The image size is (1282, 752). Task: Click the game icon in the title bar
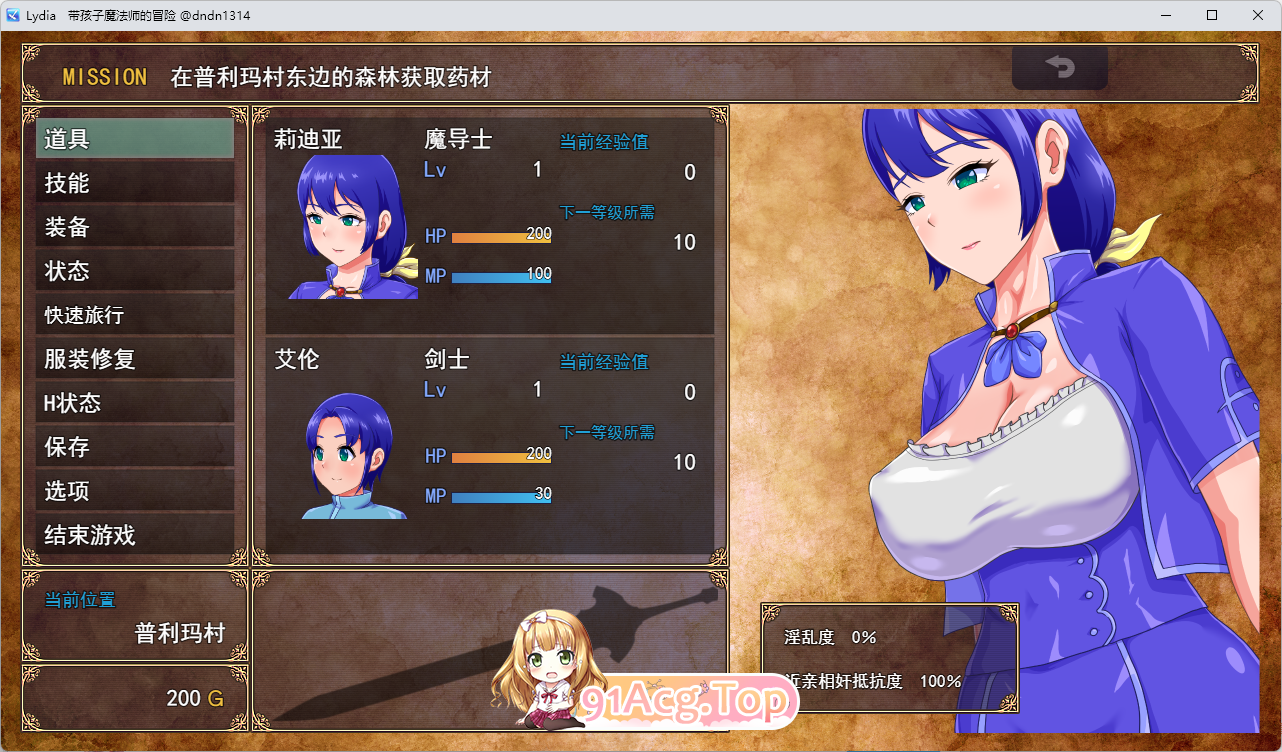point(13,14)
